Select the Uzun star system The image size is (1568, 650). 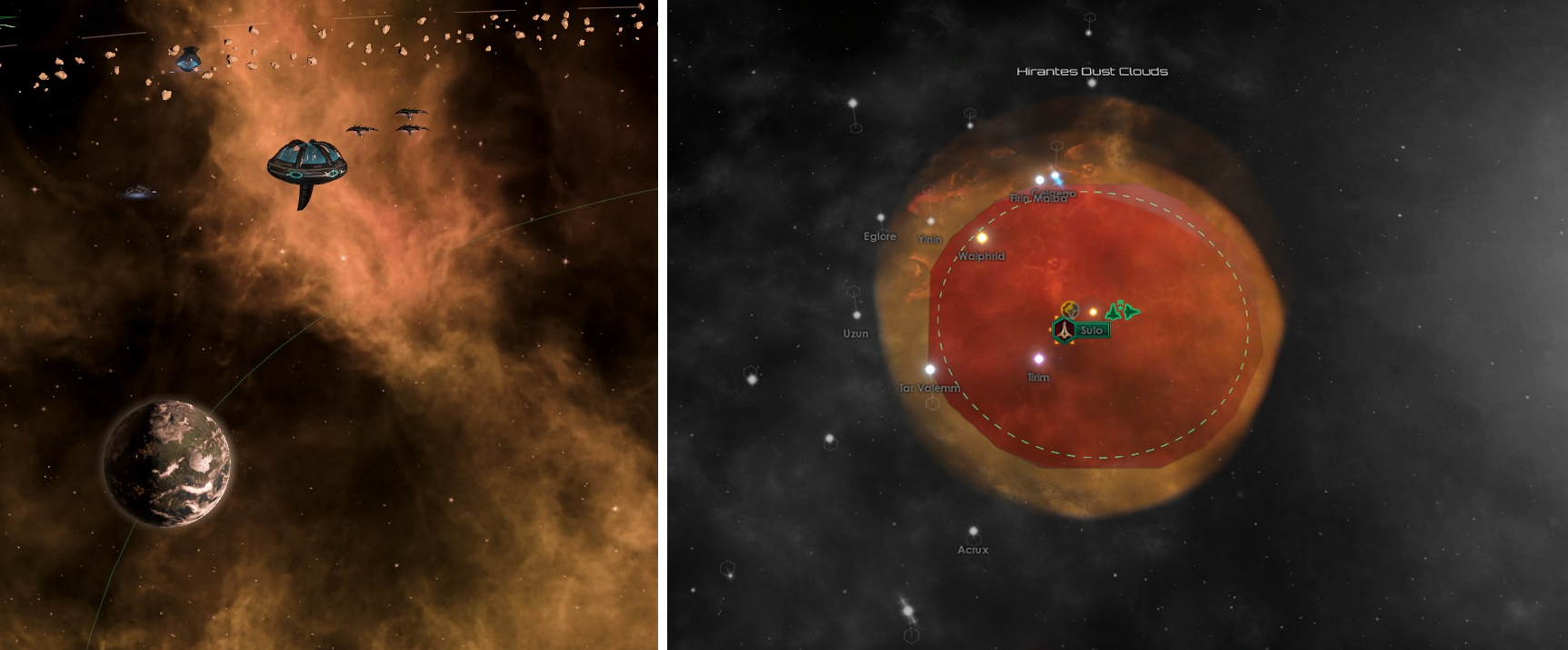(x=856, y=315)
